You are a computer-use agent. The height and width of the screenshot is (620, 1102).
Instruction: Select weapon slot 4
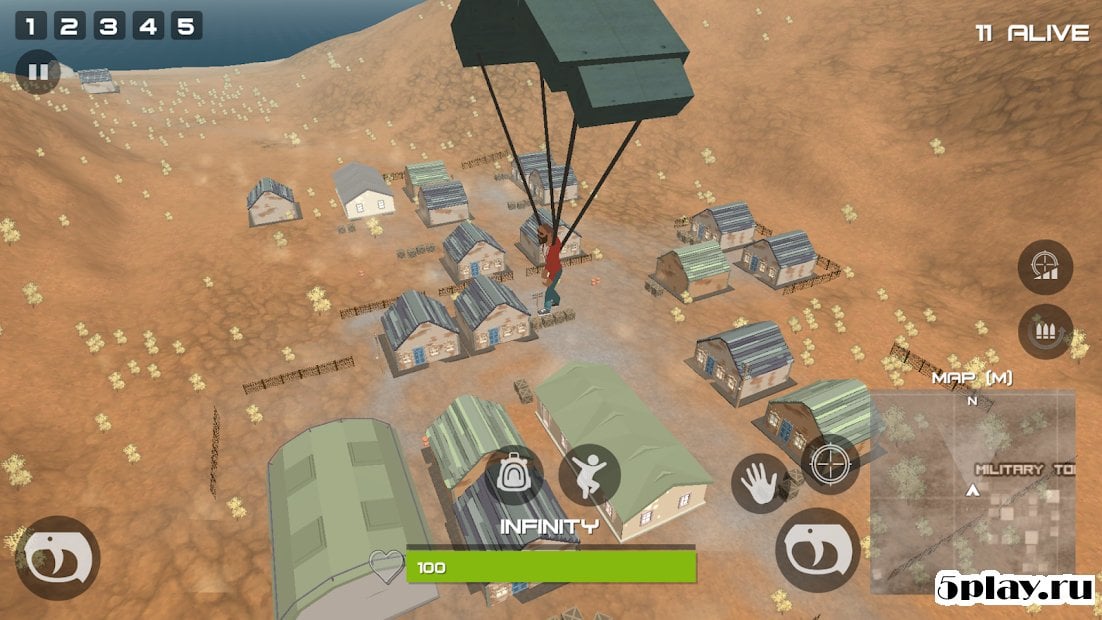148,26
